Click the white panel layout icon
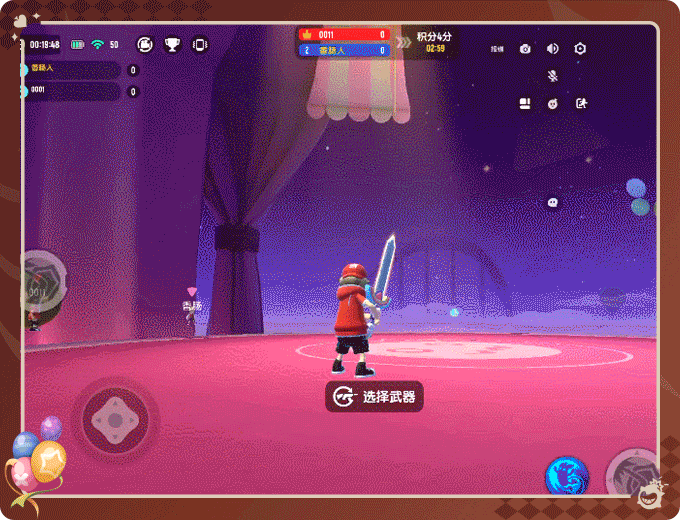Viewport: 680px width, 520px height. (524, 103)
